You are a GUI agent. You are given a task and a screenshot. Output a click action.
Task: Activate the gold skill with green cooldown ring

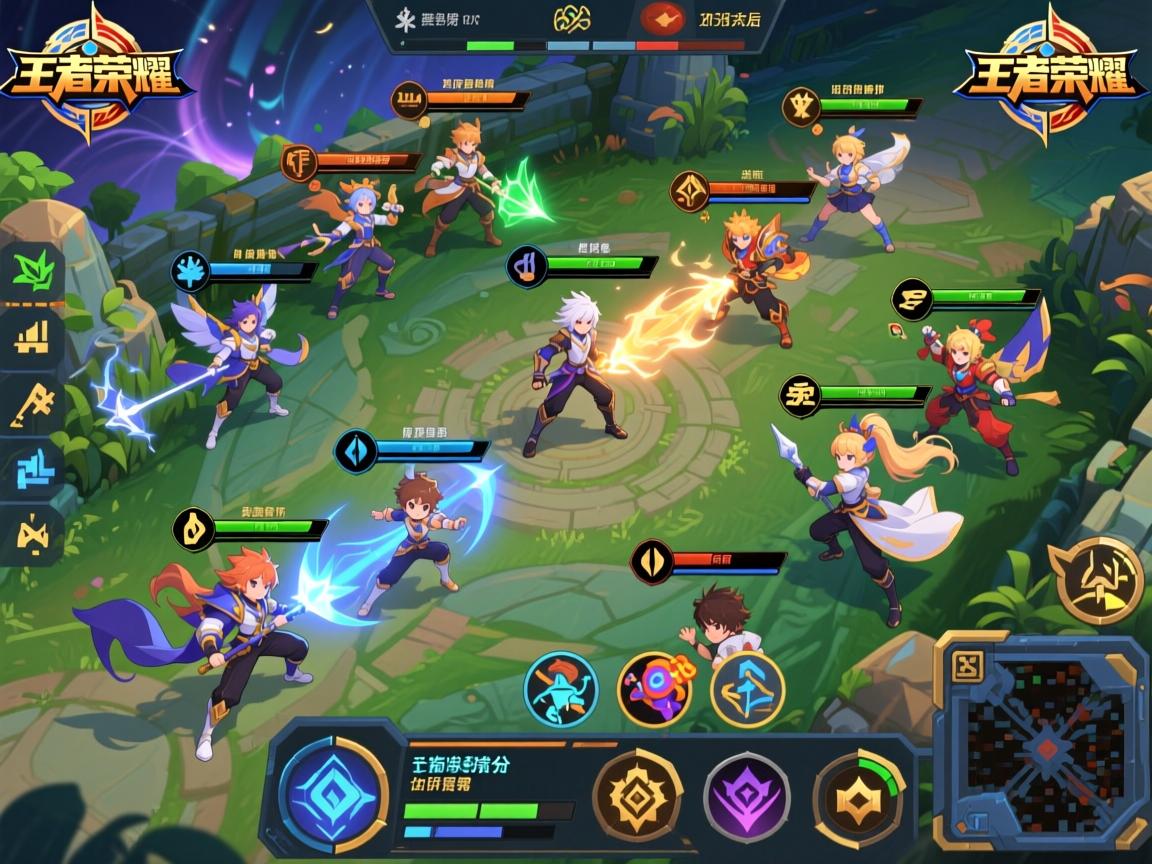pyautogui.click(x=857, y=797)
